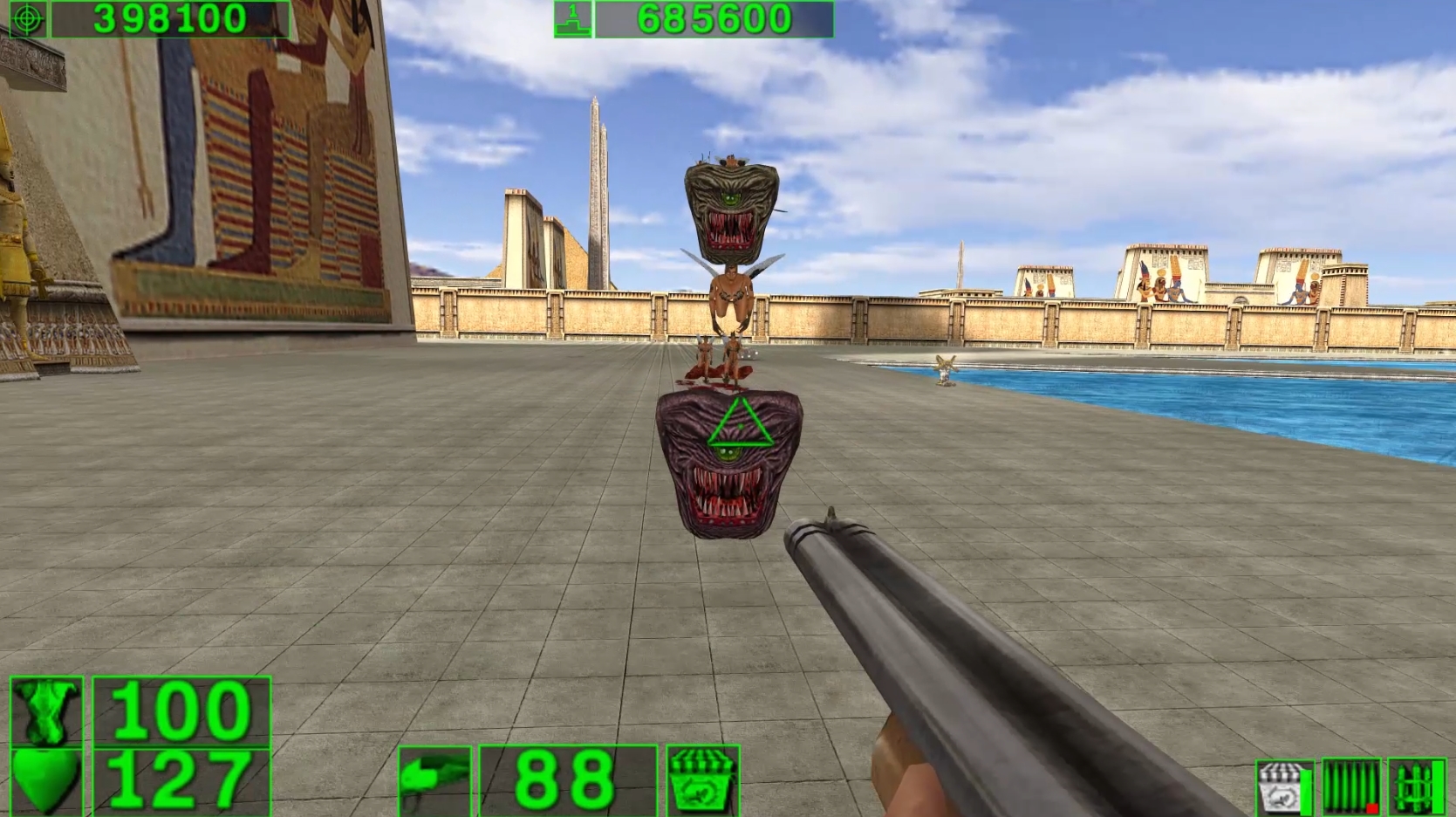Click the green bullets ammo indicator icon

click(x=1350, y=784)
